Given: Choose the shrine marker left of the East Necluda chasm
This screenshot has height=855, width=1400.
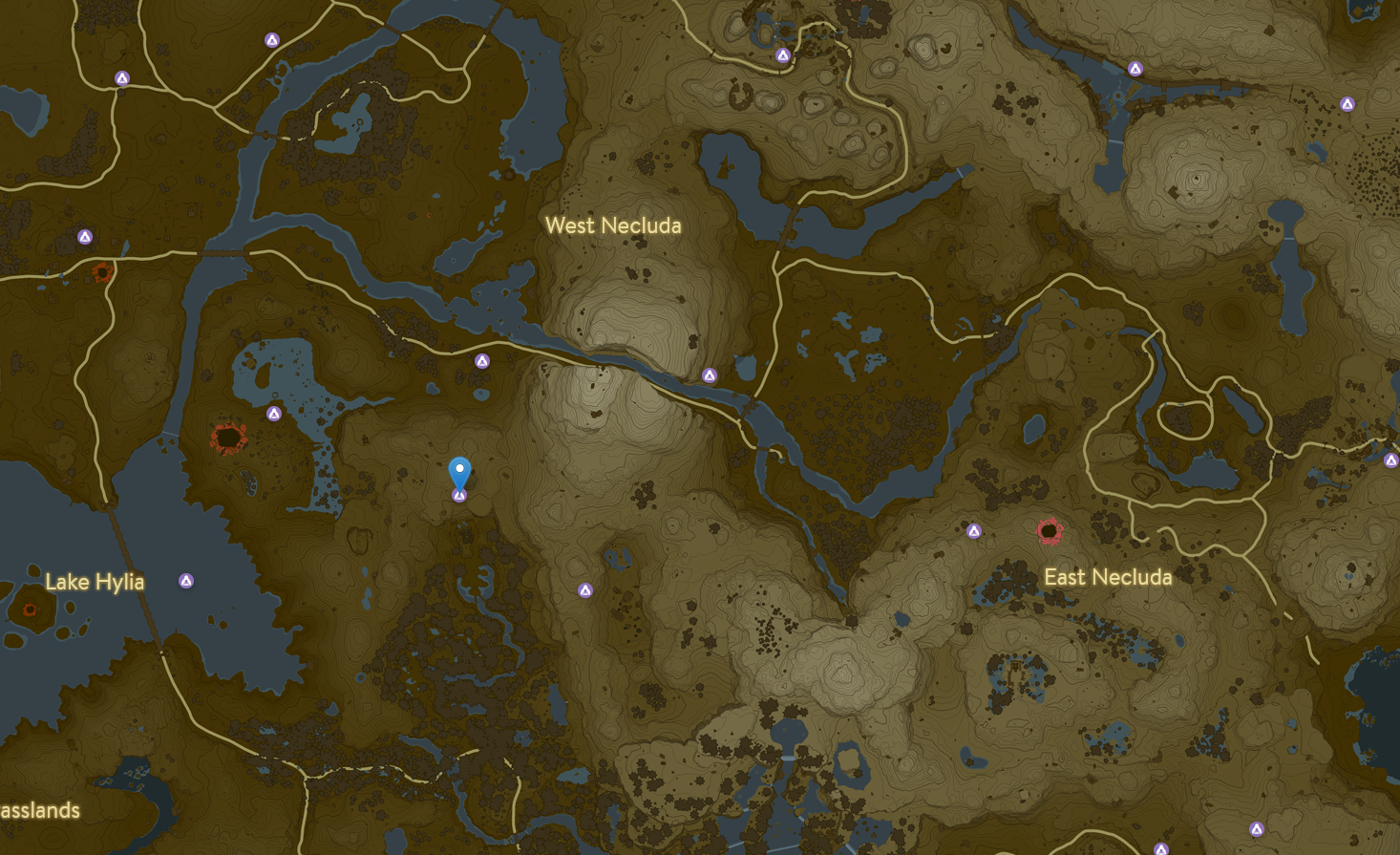Looking at the screenshot, I should tap(974, 531).
